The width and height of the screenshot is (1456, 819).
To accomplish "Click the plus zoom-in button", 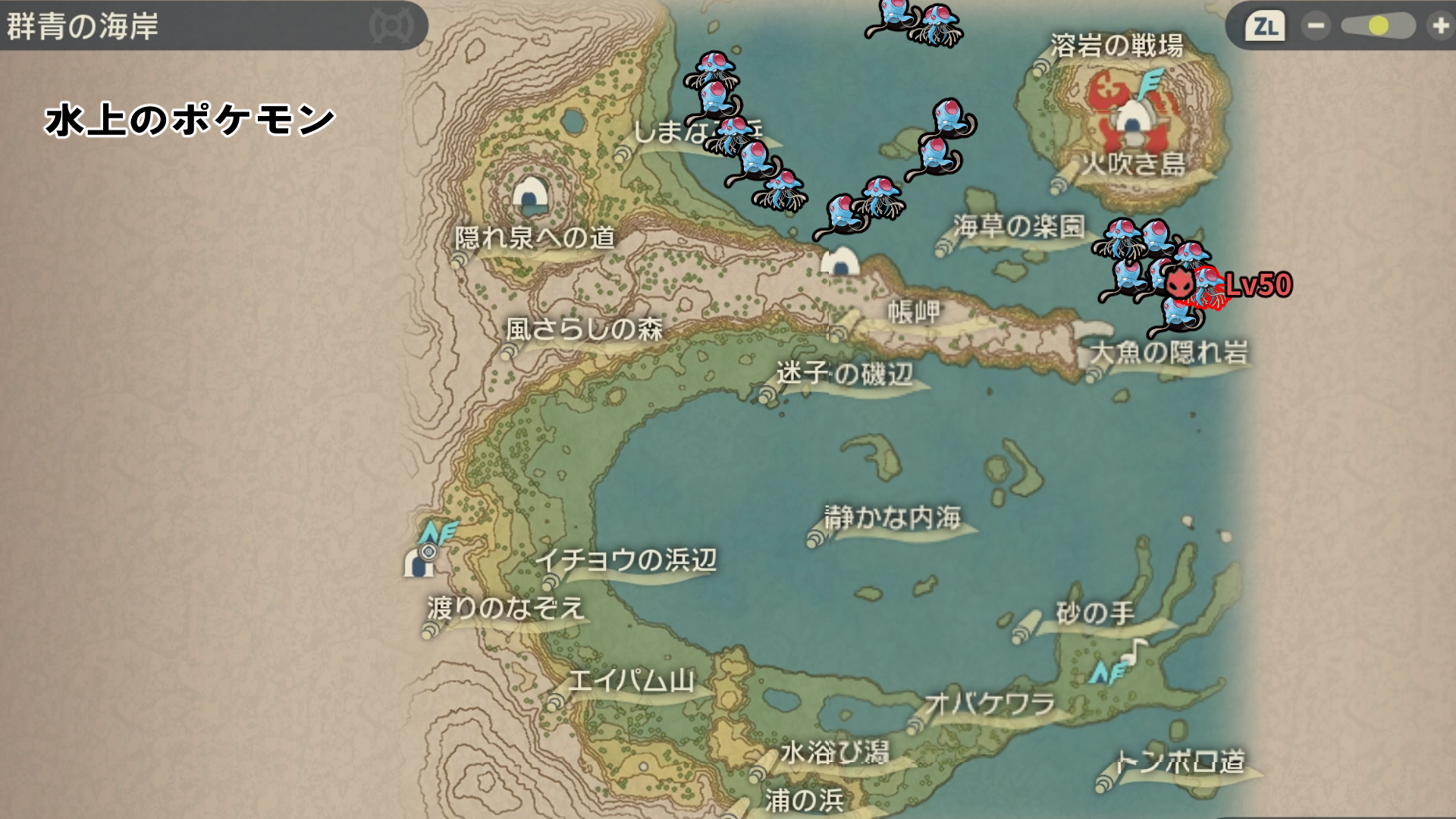I will click(1439, 27).
